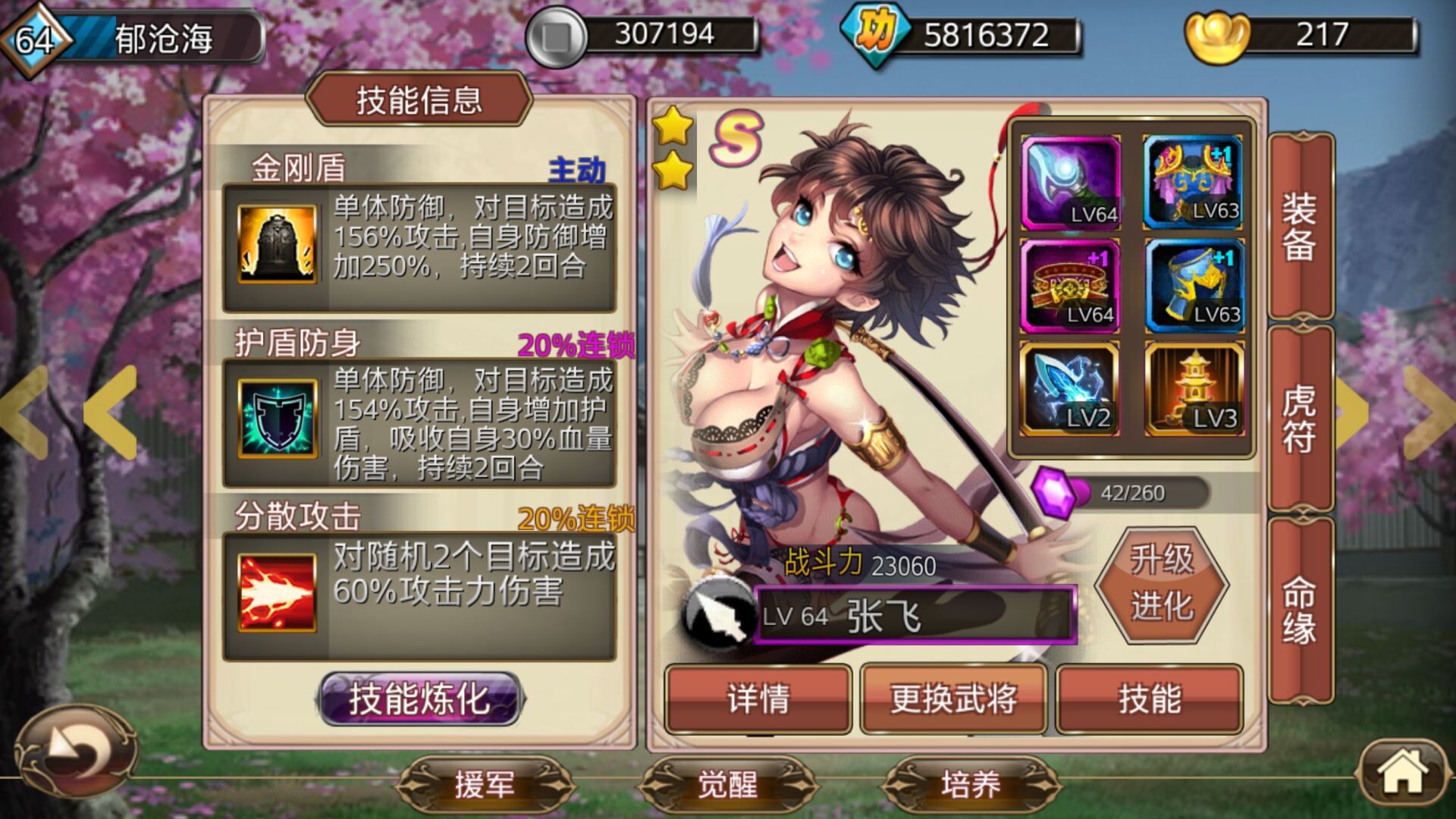Viewport: 1456px width, 819px height.
Task: Select the LV63 helmet equipment slot
Action: point(1192,183)
